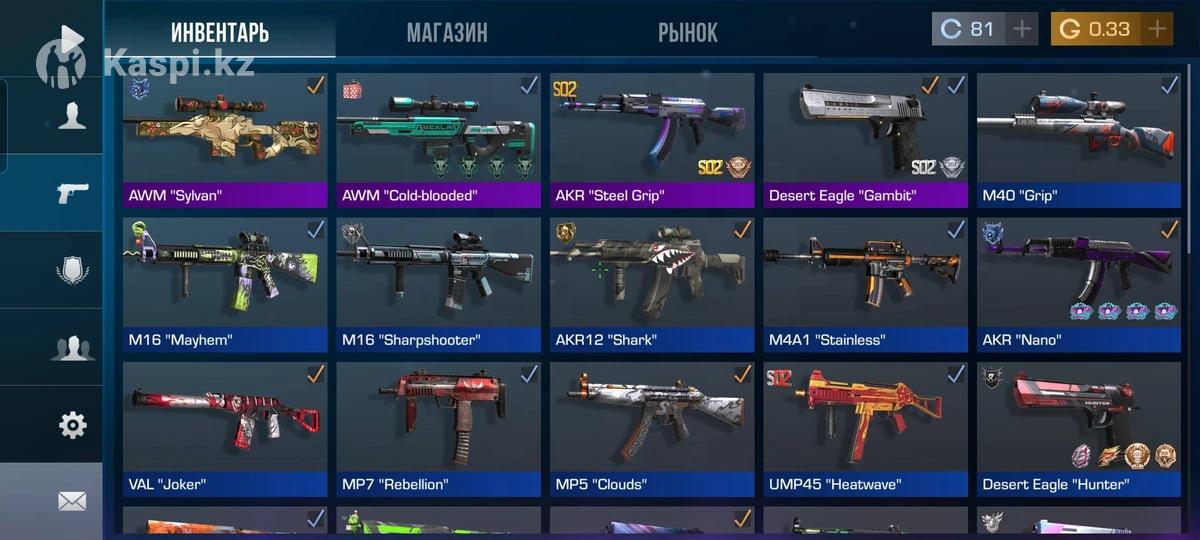
Task: Choose the AWM "Cold-blooded" skin
Action: click(439, 138)
